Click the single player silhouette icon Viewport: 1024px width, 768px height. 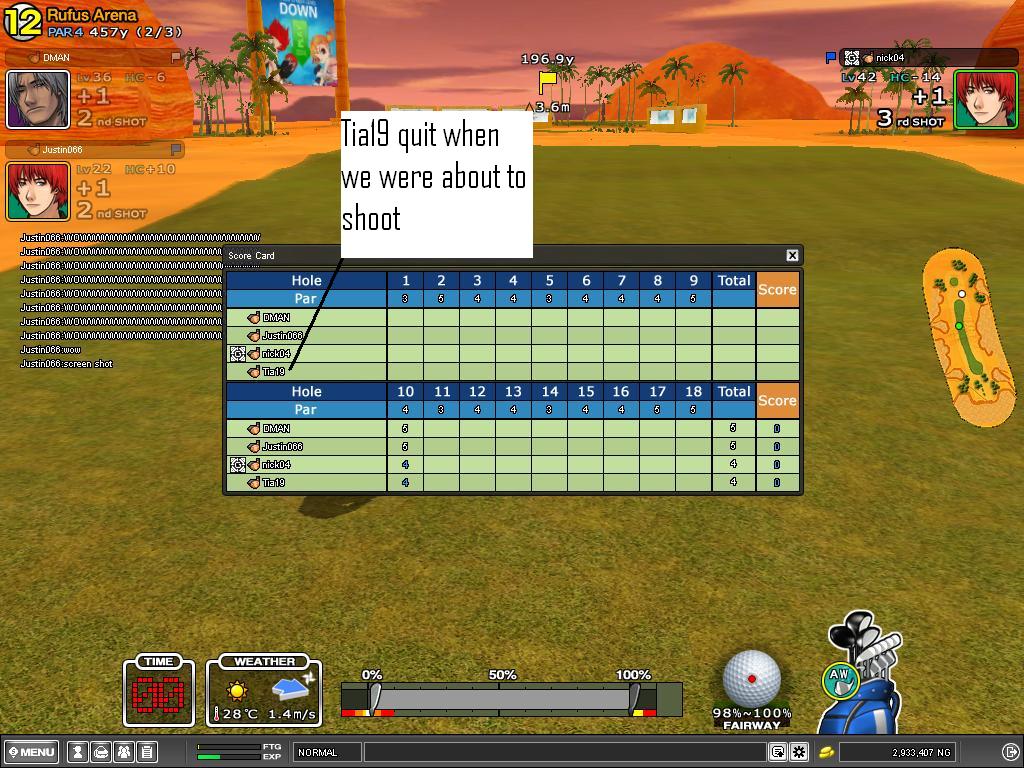tap(77, 752)
